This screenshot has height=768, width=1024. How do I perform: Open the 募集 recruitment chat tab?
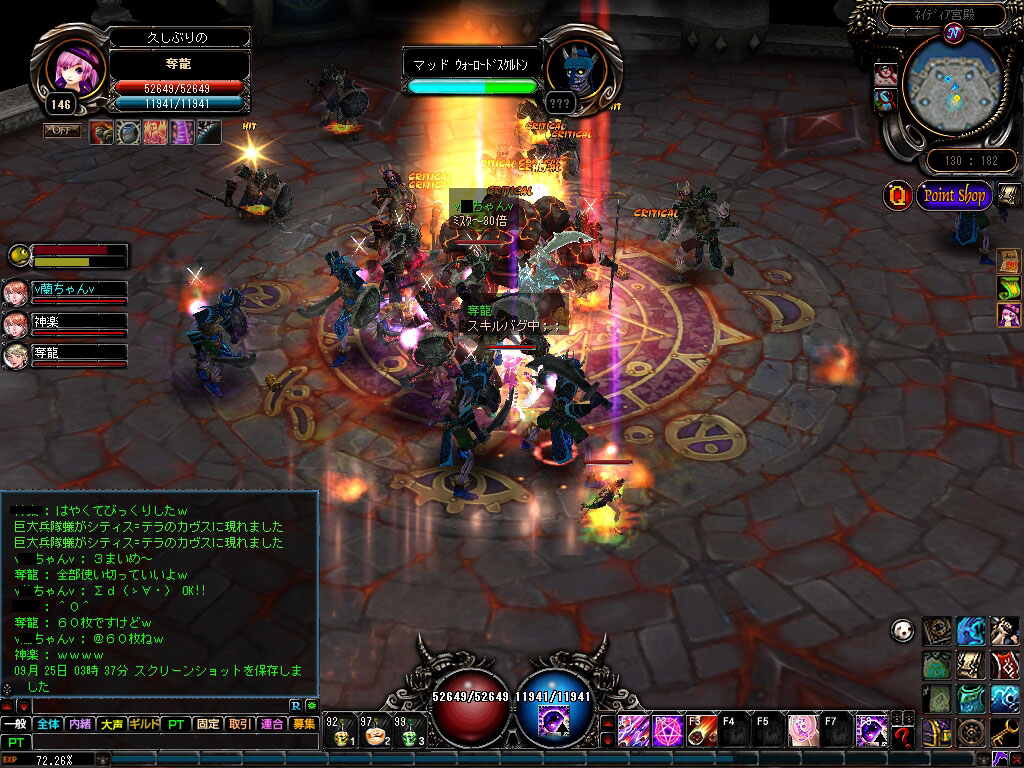click(x=303, y=724)
